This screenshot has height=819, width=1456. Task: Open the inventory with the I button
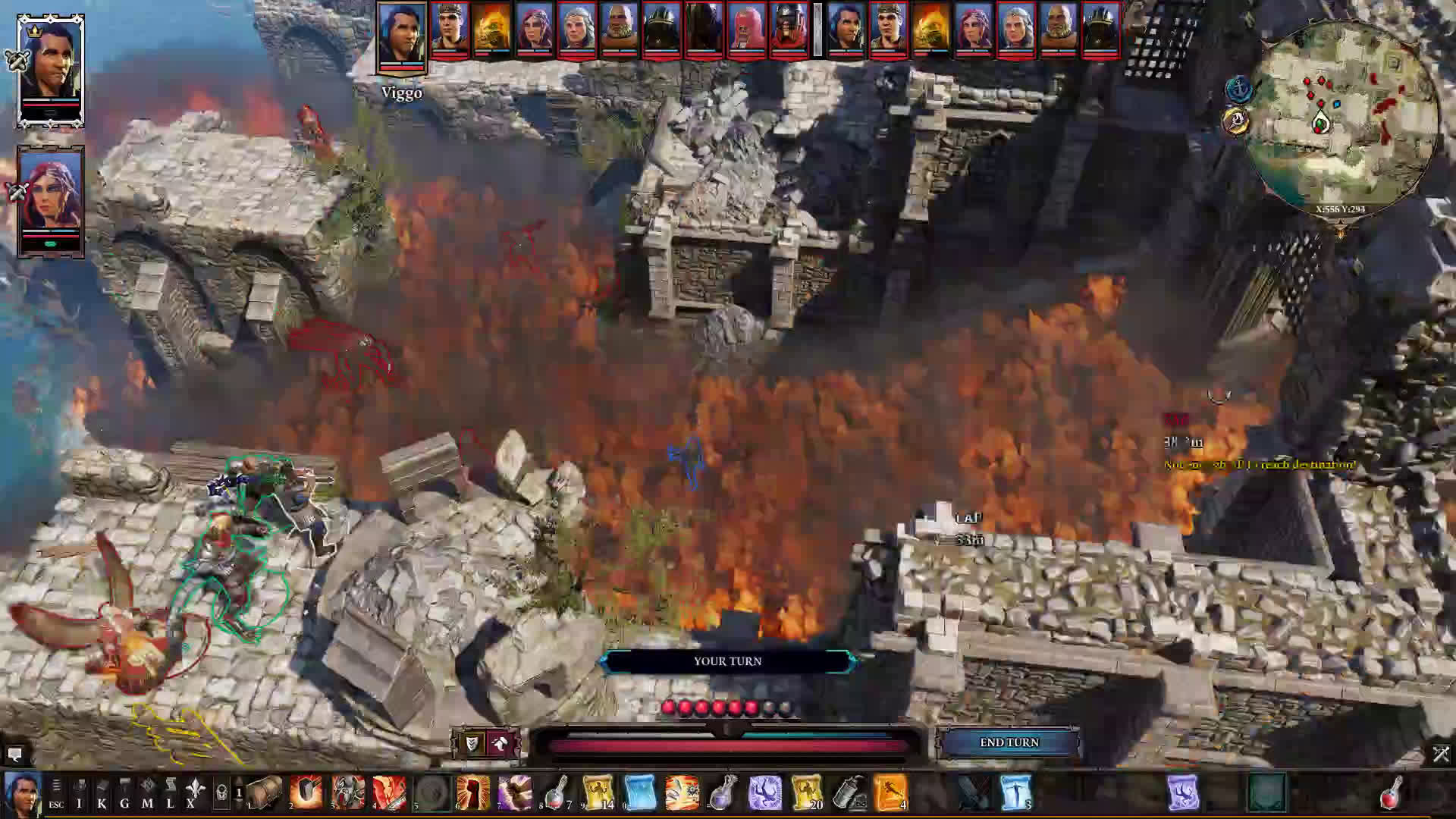click(79, 793)
